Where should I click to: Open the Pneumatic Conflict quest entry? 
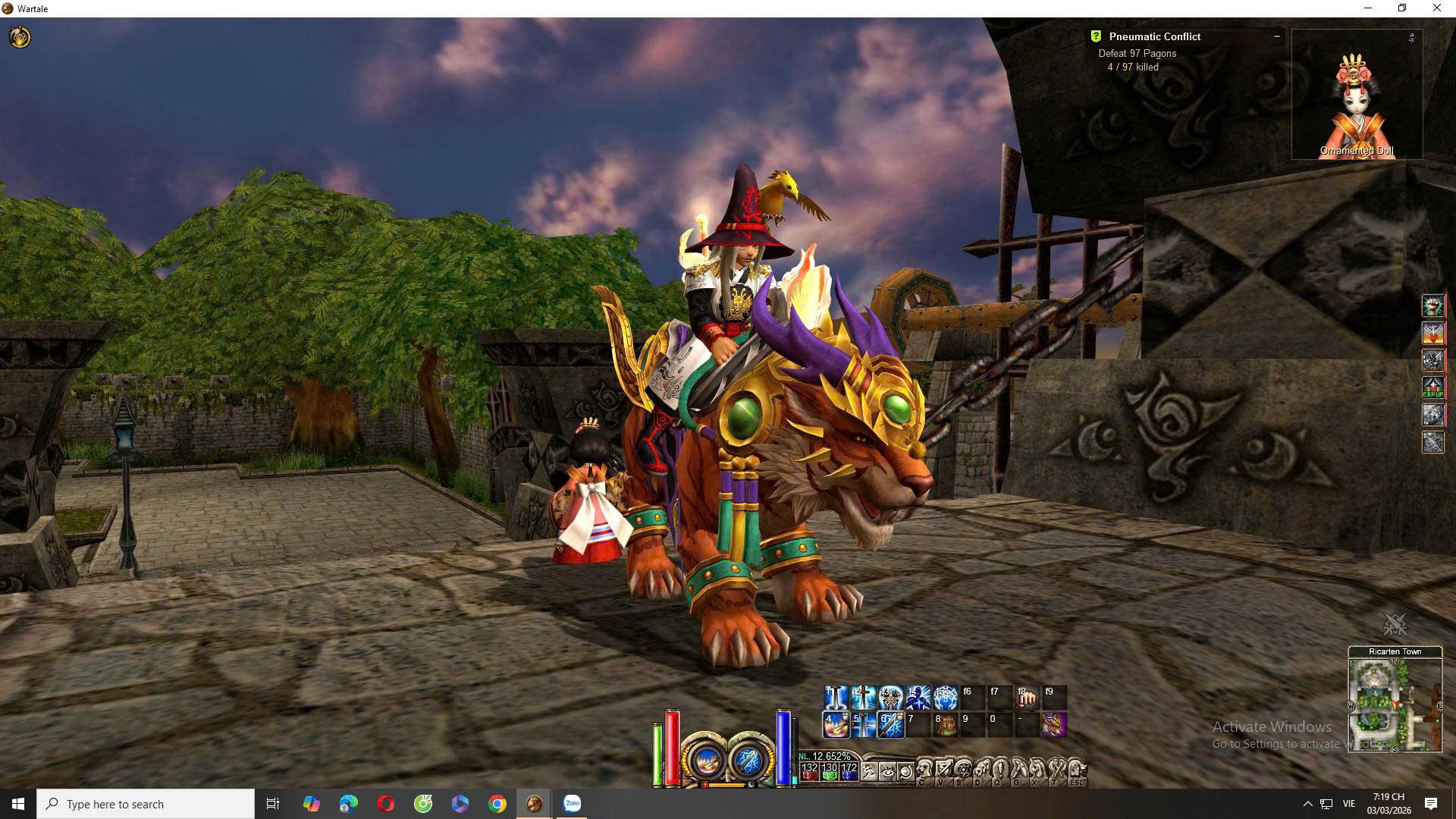1154,36
